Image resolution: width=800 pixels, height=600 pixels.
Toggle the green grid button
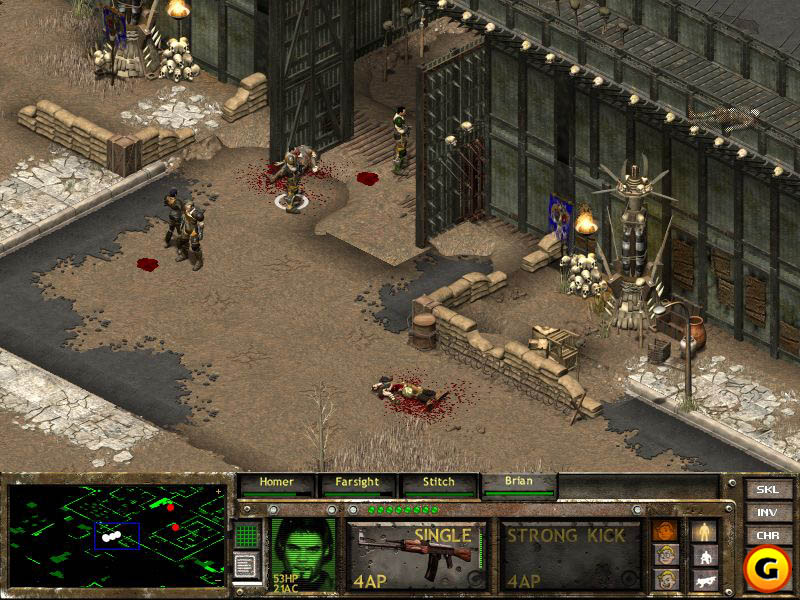pos(248,536)
